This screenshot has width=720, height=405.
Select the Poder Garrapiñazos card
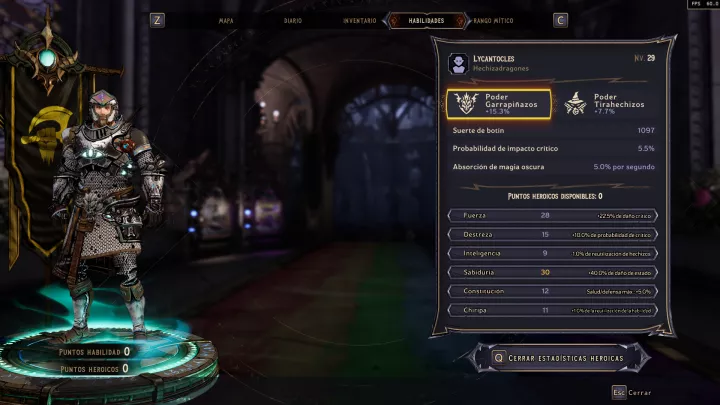499,104
